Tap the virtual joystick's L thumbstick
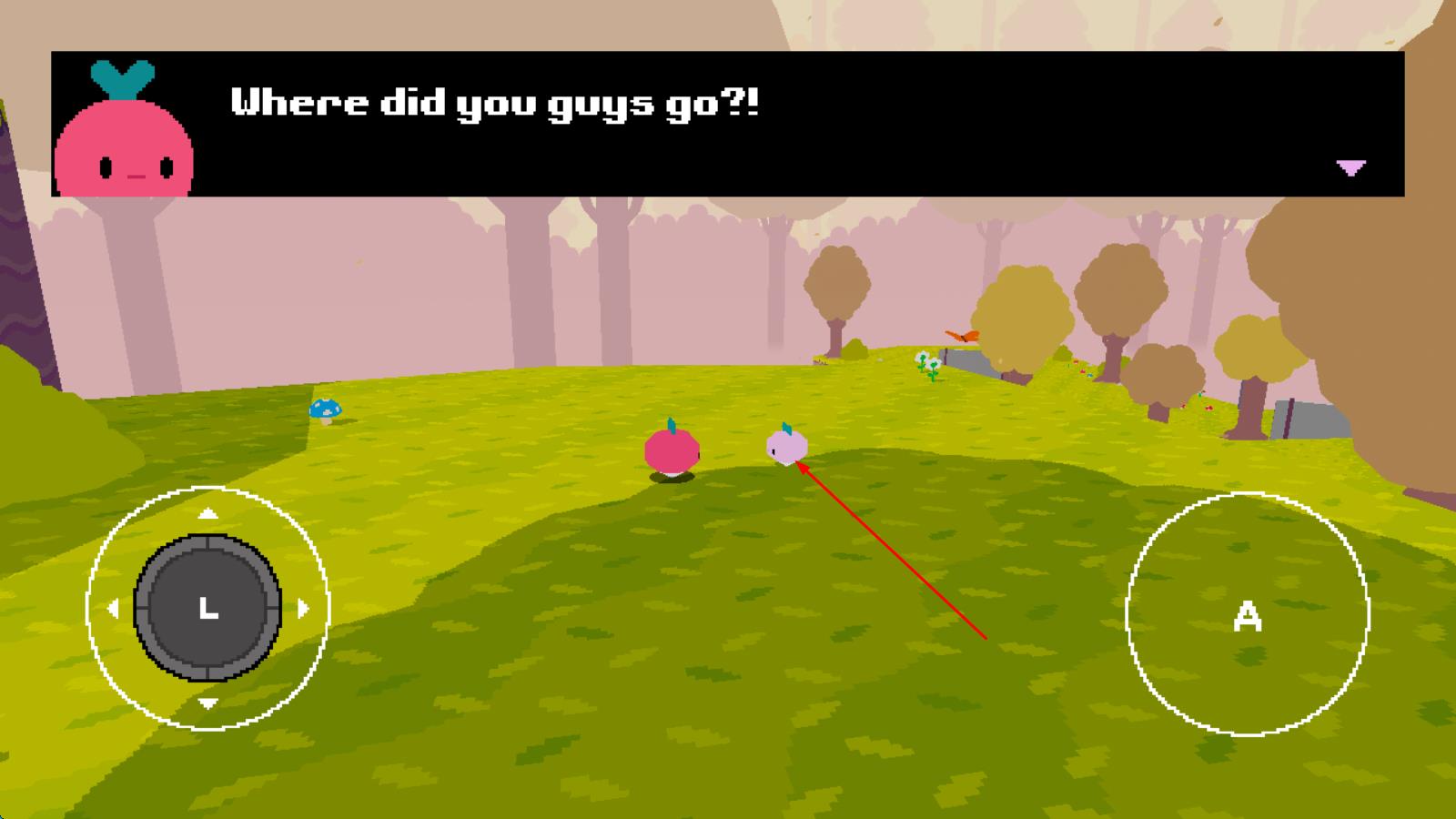This screenshot has height=819, width=1456. pyautogui.click(x=208, y=608)
